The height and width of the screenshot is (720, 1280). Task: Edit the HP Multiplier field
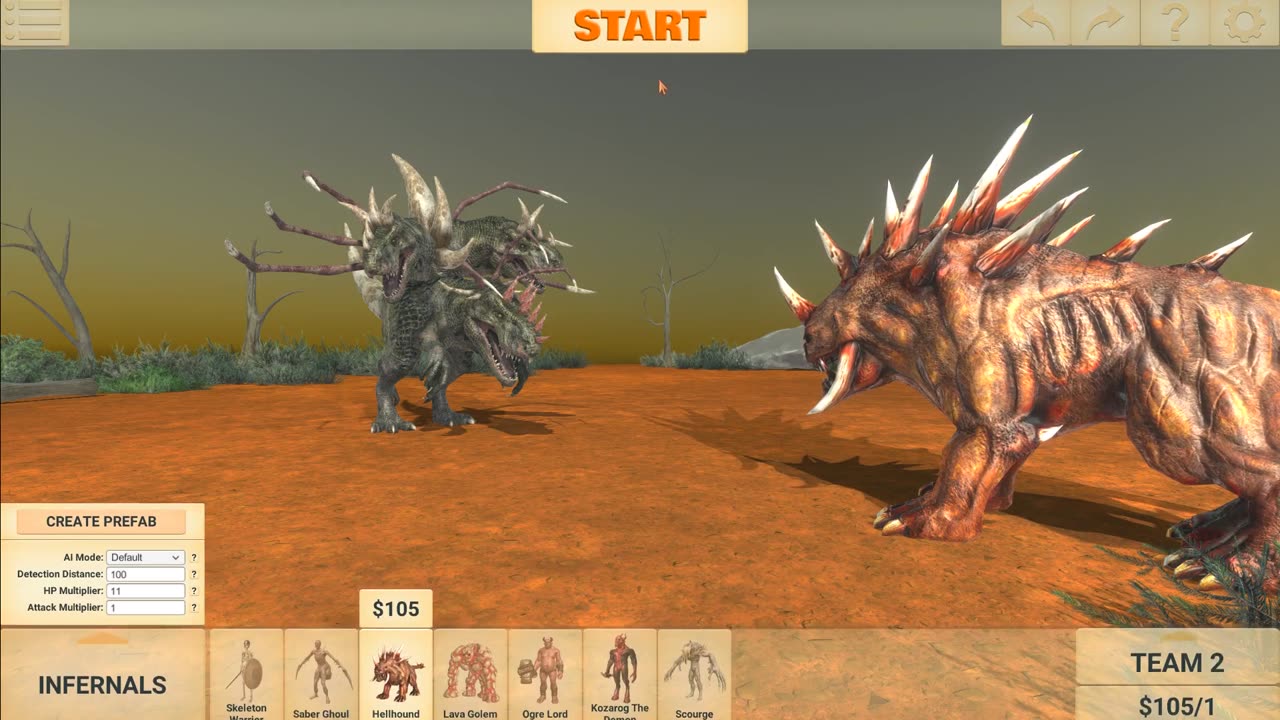pos(146,591)
